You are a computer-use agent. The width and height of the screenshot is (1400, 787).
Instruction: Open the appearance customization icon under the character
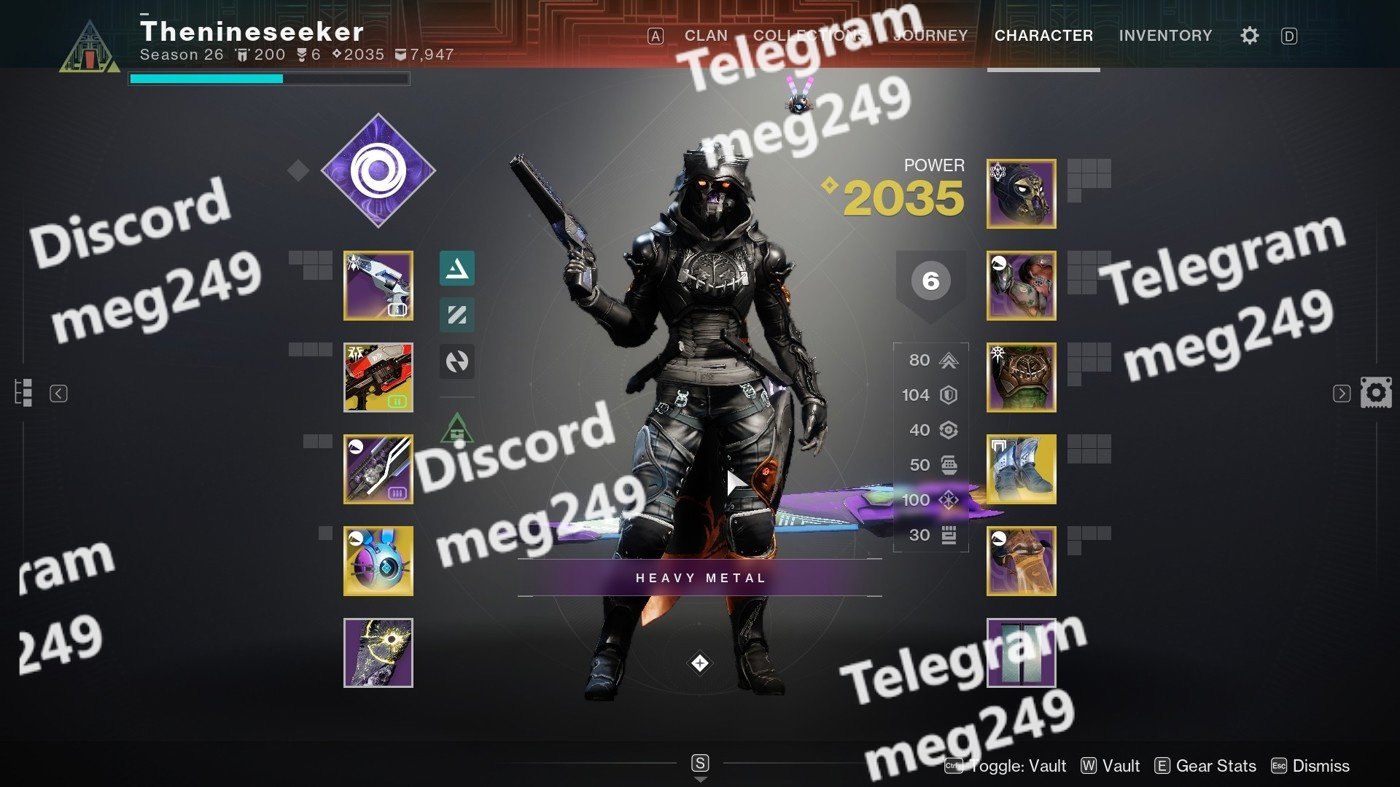(x=700, y=663)
